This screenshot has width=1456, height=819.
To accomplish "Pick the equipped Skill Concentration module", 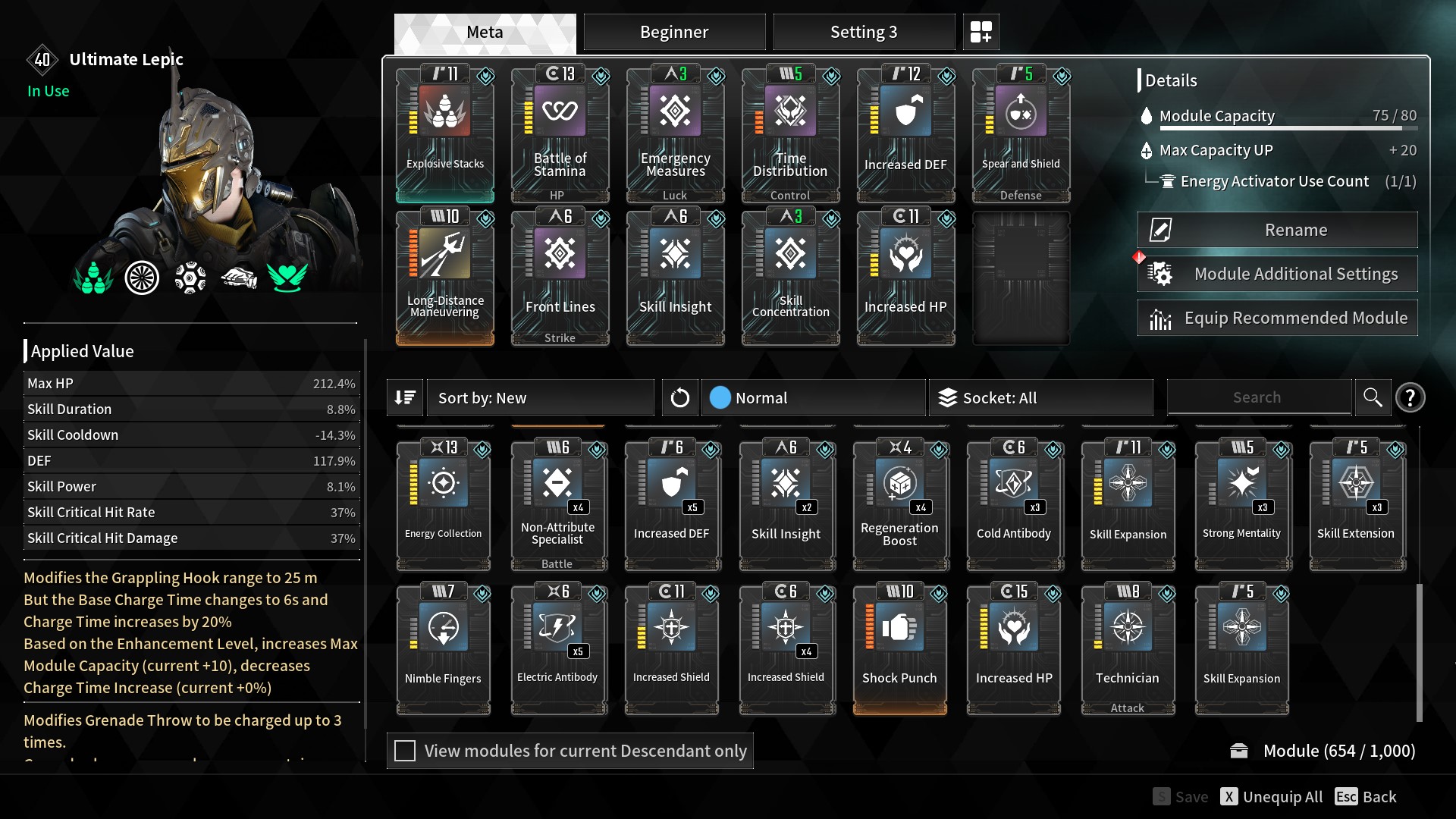I will 790,277.
